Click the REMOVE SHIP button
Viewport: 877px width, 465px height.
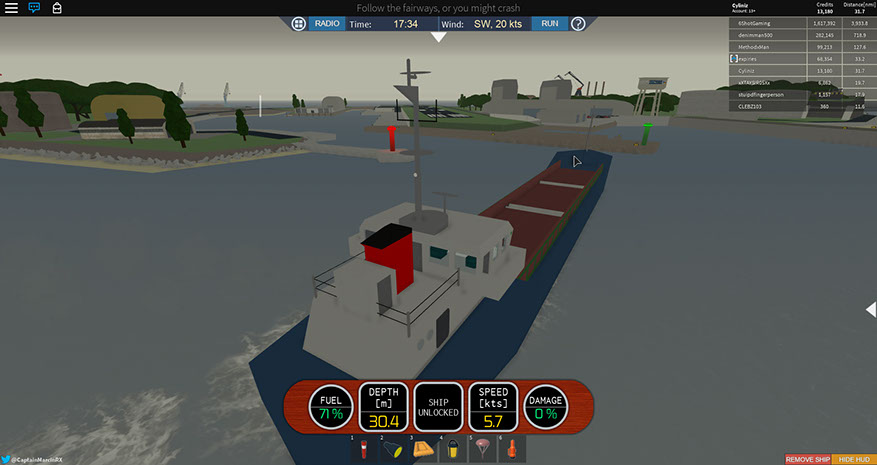point(806,459)
